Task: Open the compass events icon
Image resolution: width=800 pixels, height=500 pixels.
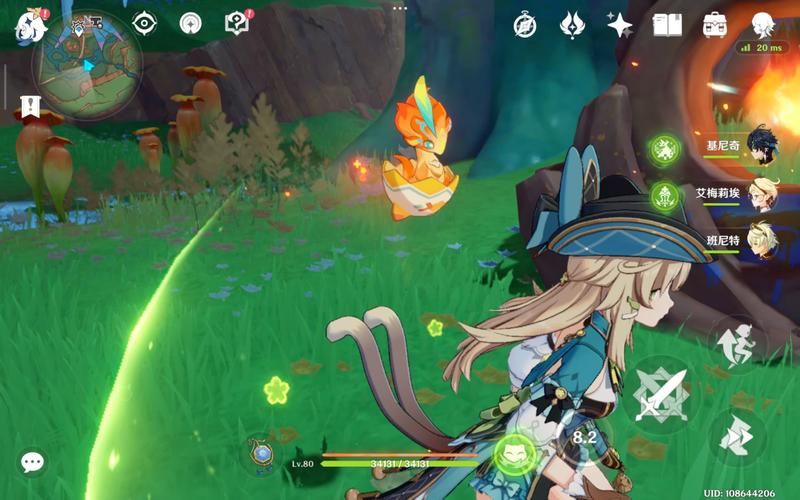Action: 525,25
